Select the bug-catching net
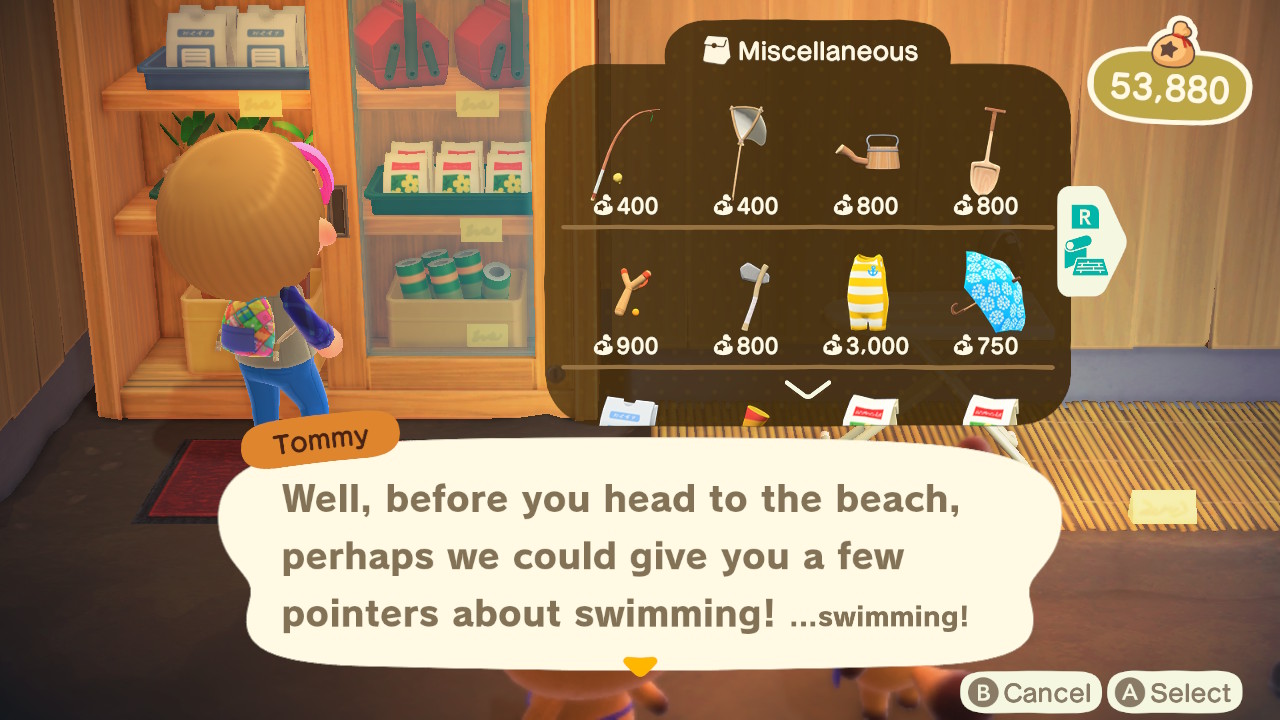This screenshot has height=720, width=1280. [x=743, y=150]
